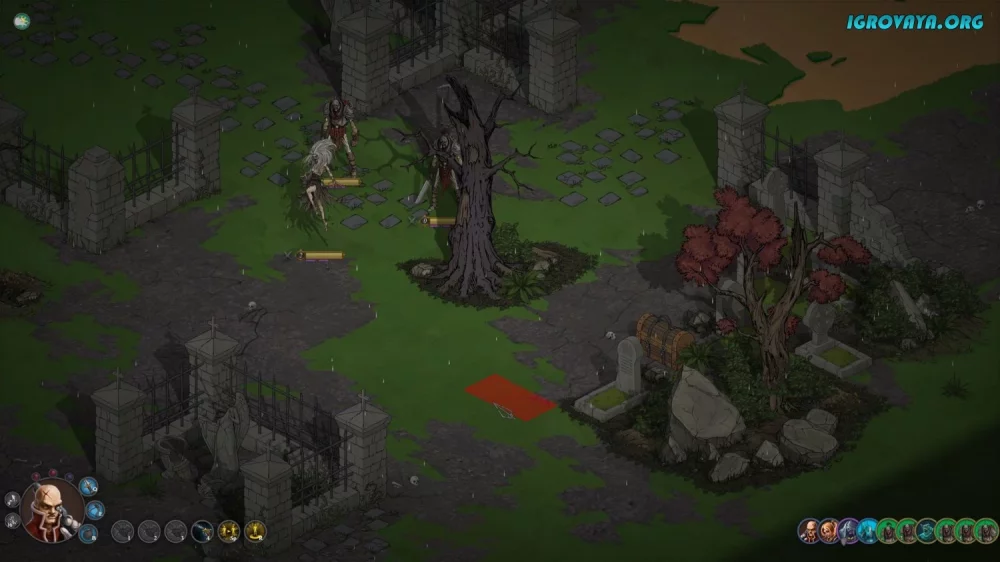The width and height of the screenshot is (1000, 562).
Task: Select the crossbow weapon icon beside the portrait
Action: pos(89,486)
